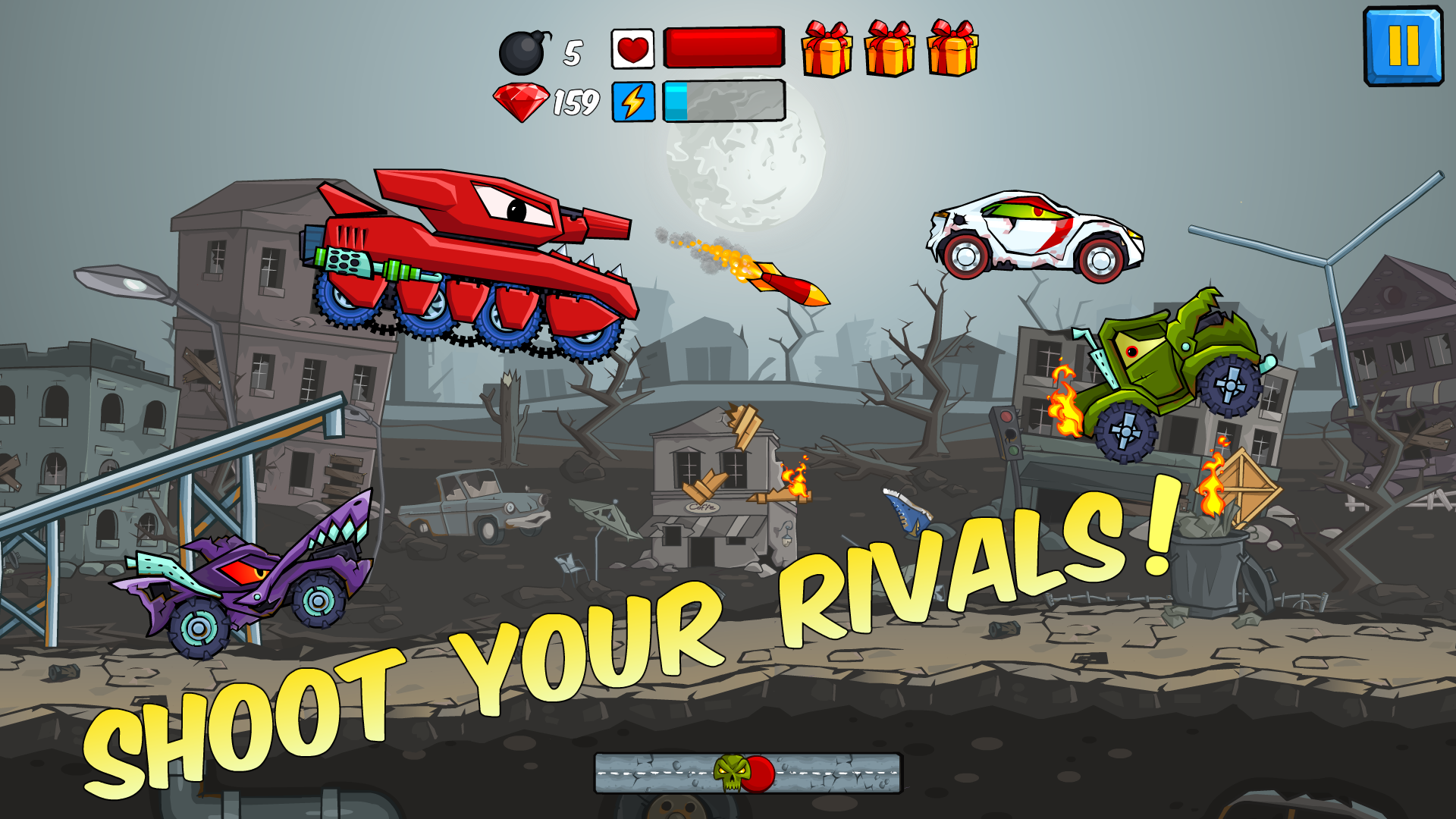Activate the lightning bolt turbo icon
The width and height of the screenshot is (1456, 819).
(x=633, y=102)
